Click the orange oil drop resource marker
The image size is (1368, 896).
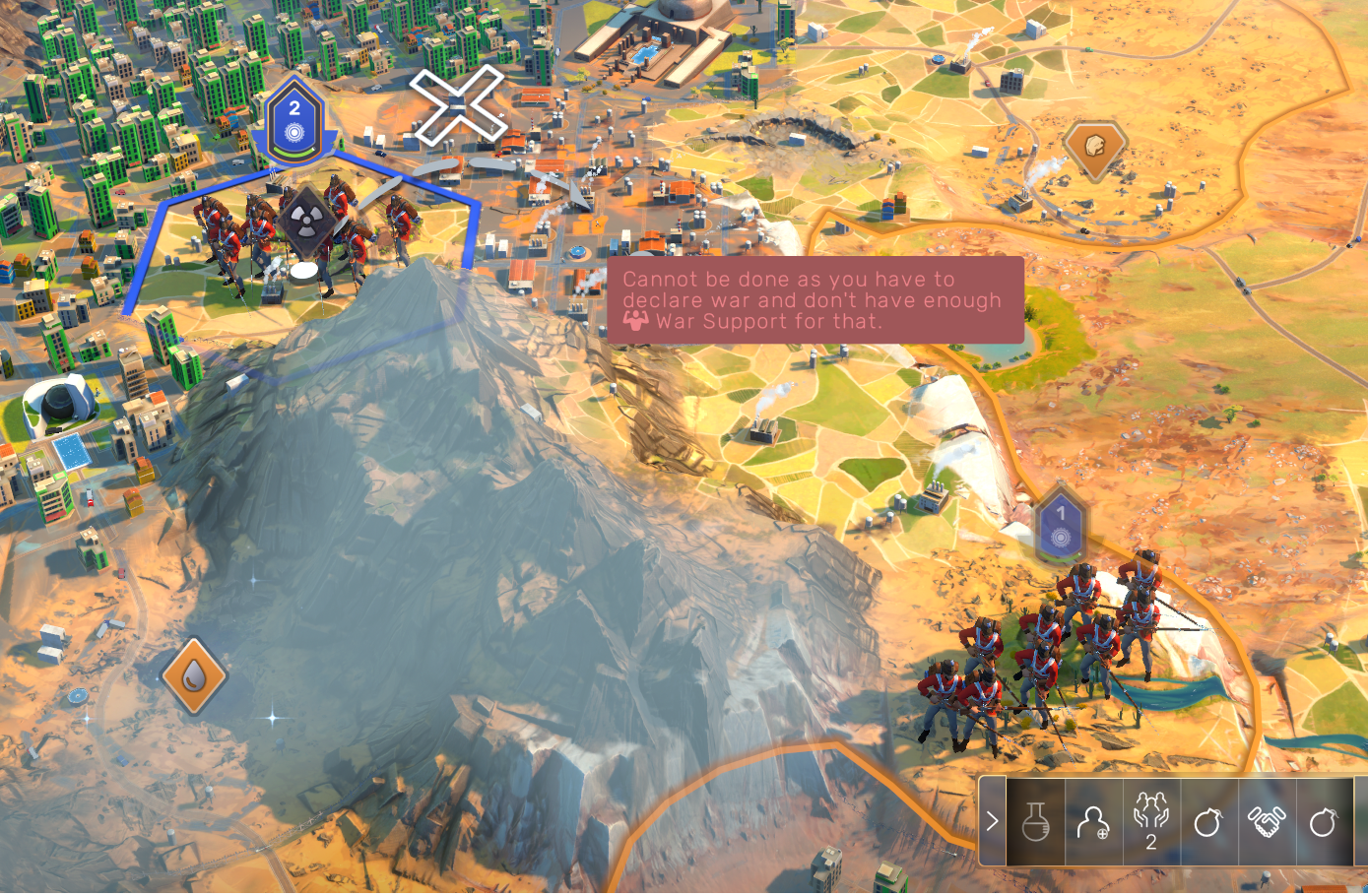point(194,675)
